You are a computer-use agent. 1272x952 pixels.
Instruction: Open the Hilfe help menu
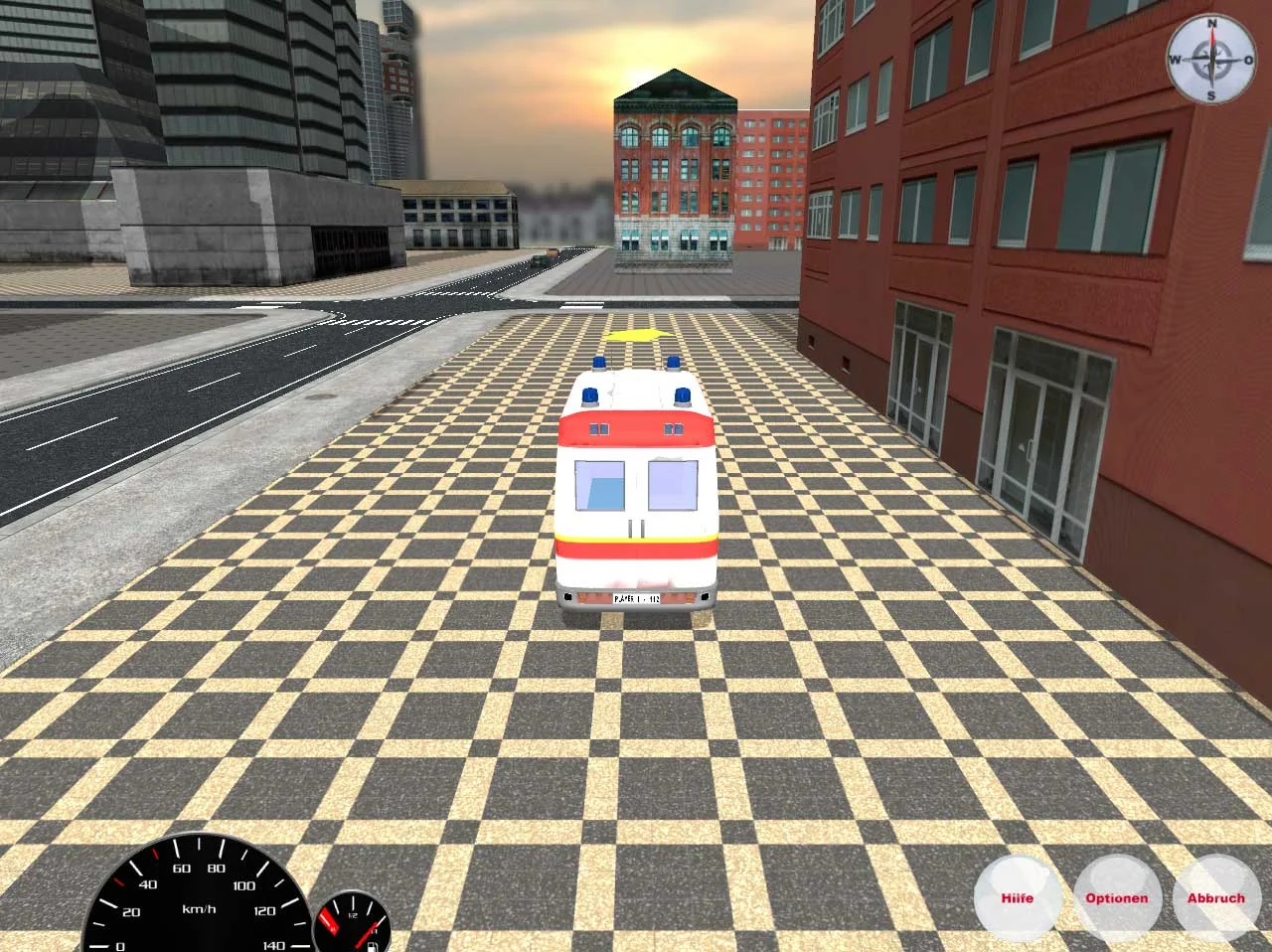pos(1018,897)
